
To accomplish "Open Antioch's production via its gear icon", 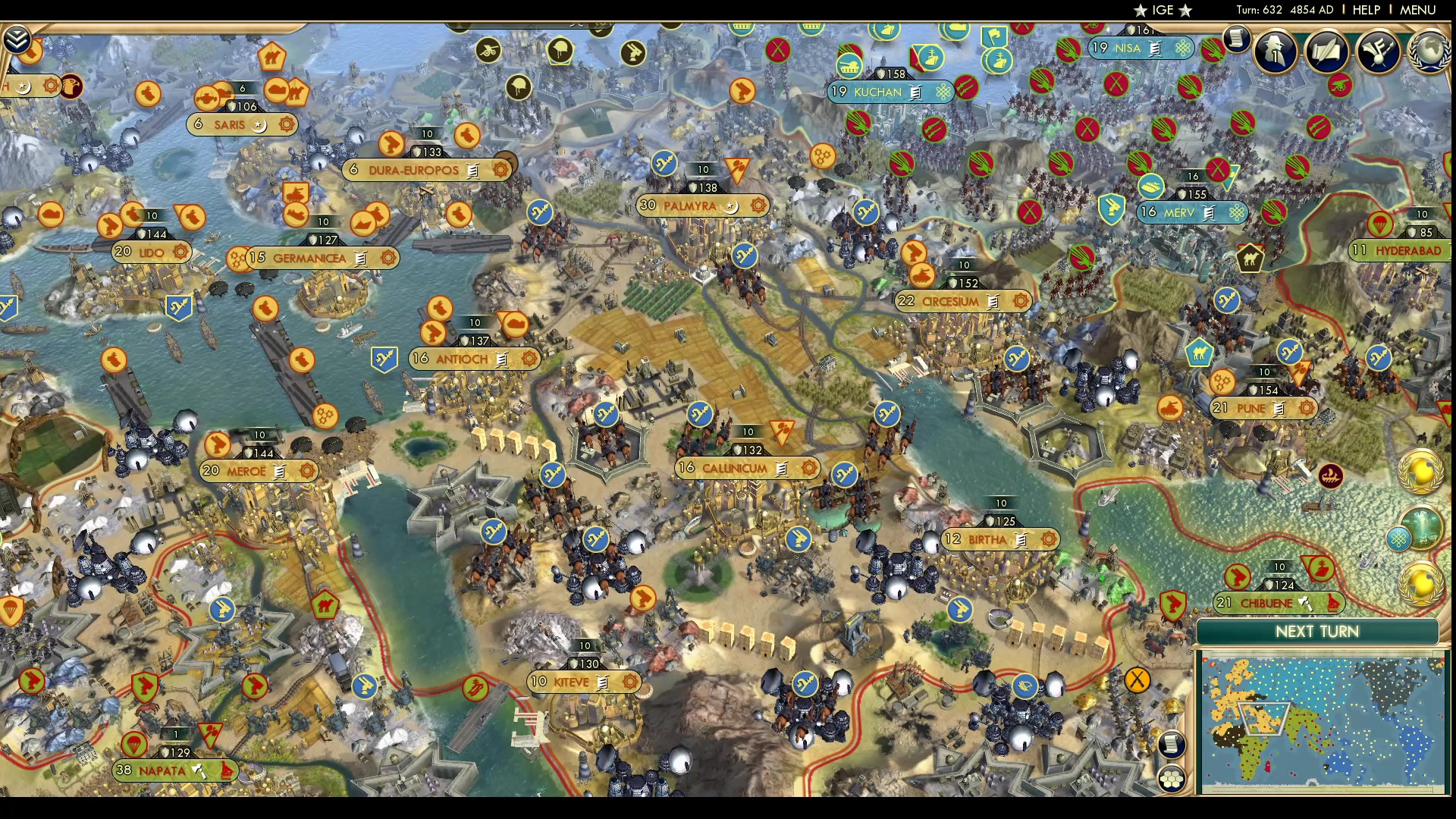I will click(x=528, y=359).
